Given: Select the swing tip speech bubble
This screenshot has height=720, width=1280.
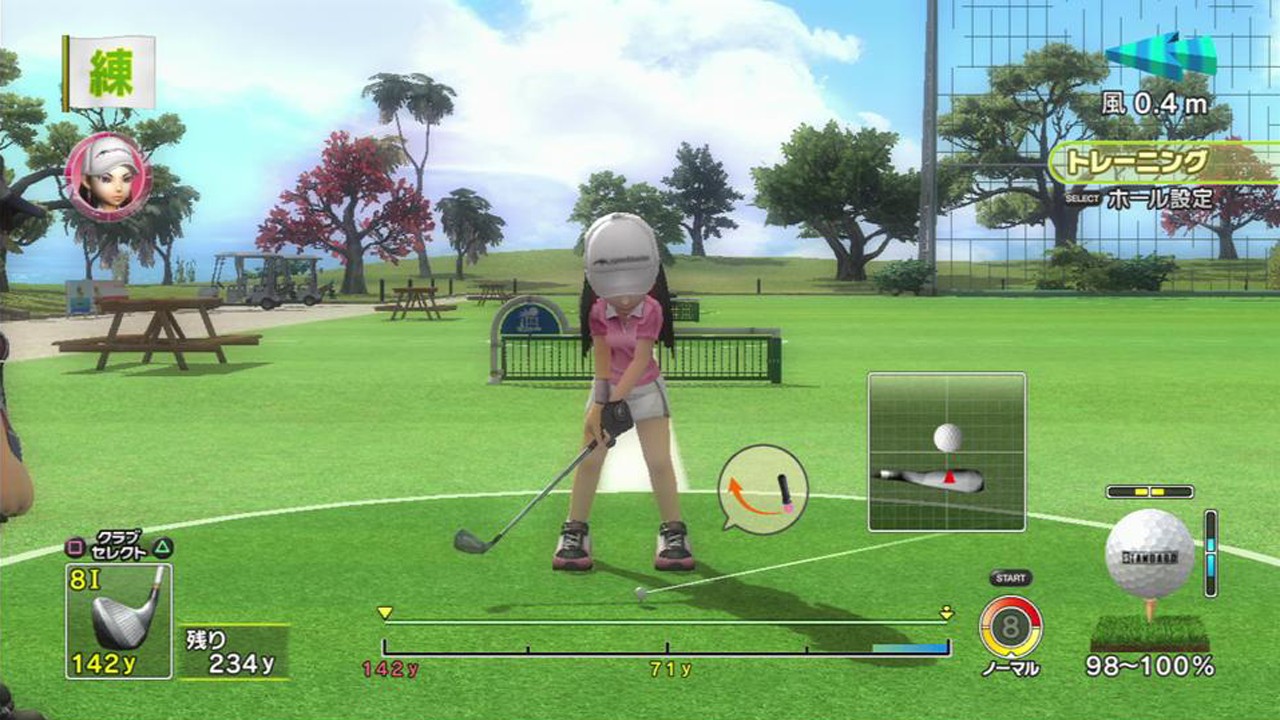Looking at the screenshot, I should [763, 489].
